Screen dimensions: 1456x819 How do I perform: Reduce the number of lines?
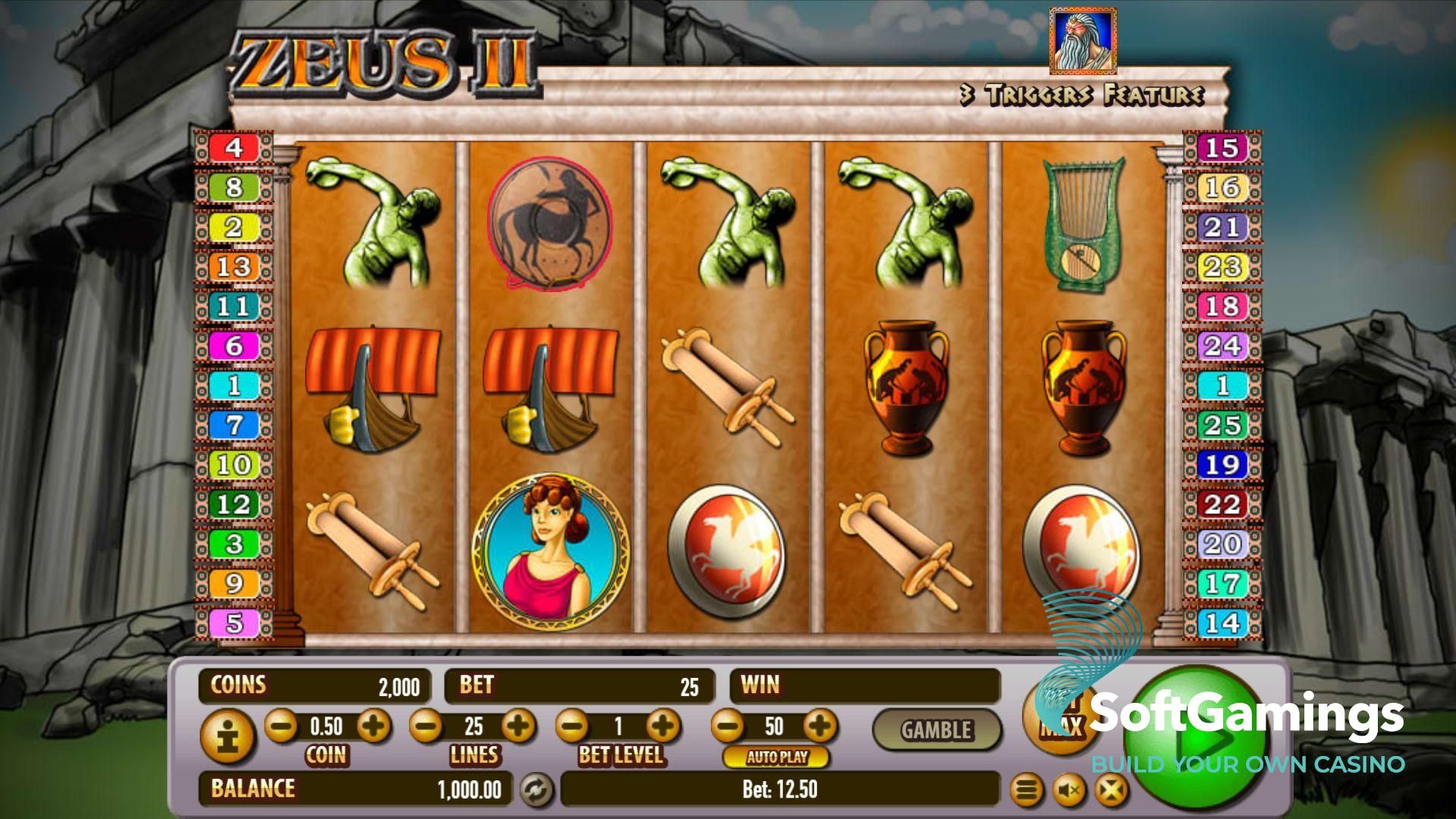[426, 726]
